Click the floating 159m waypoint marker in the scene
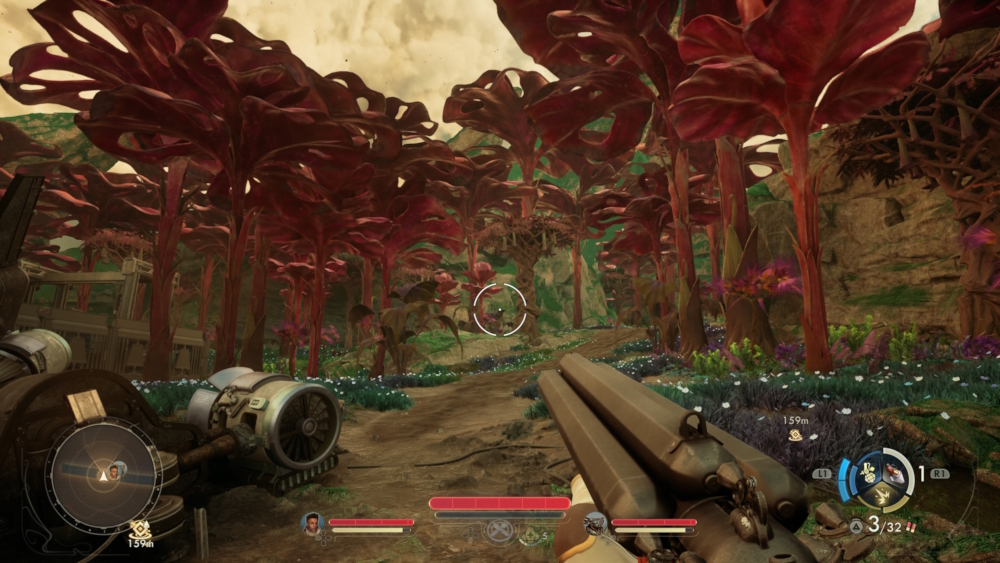This screenshot has width=1000, height=563. (x=795, y=435)
